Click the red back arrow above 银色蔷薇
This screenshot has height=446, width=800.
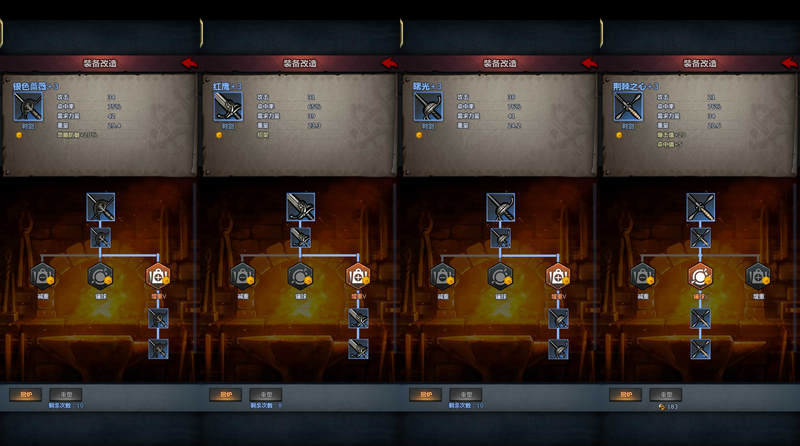(189, 63)
